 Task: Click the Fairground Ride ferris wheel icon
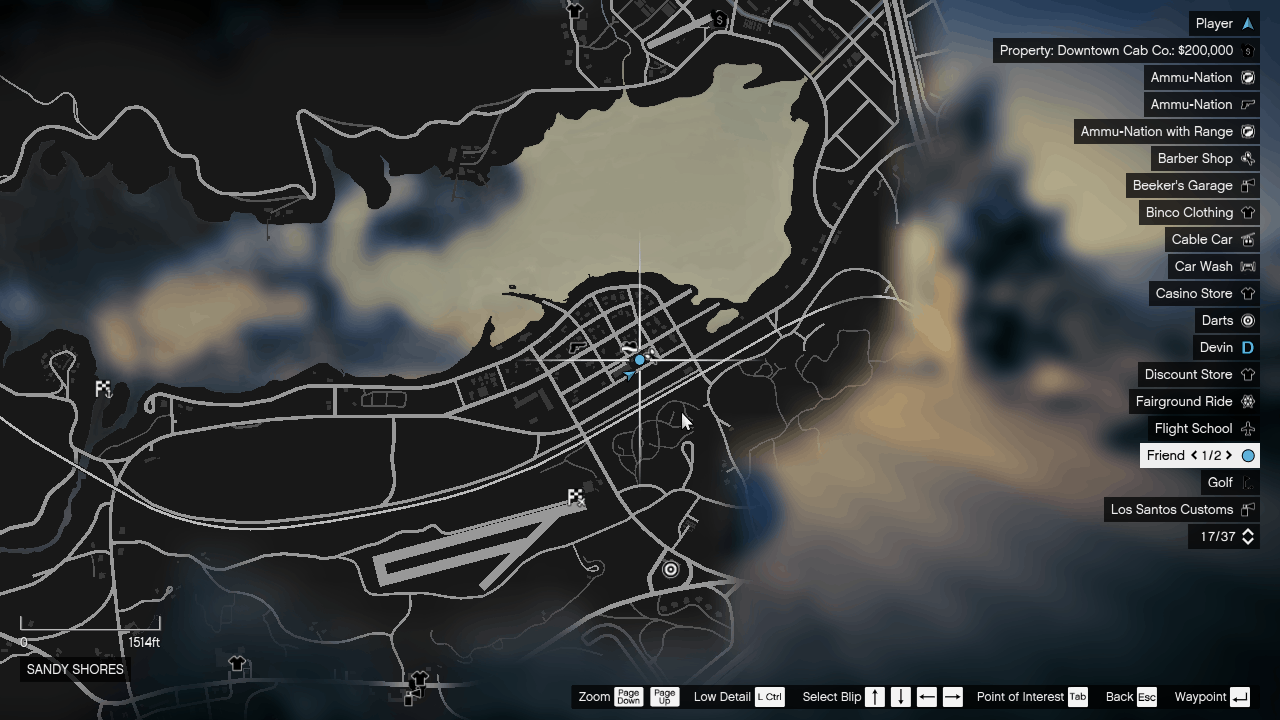pos(1247,401)
